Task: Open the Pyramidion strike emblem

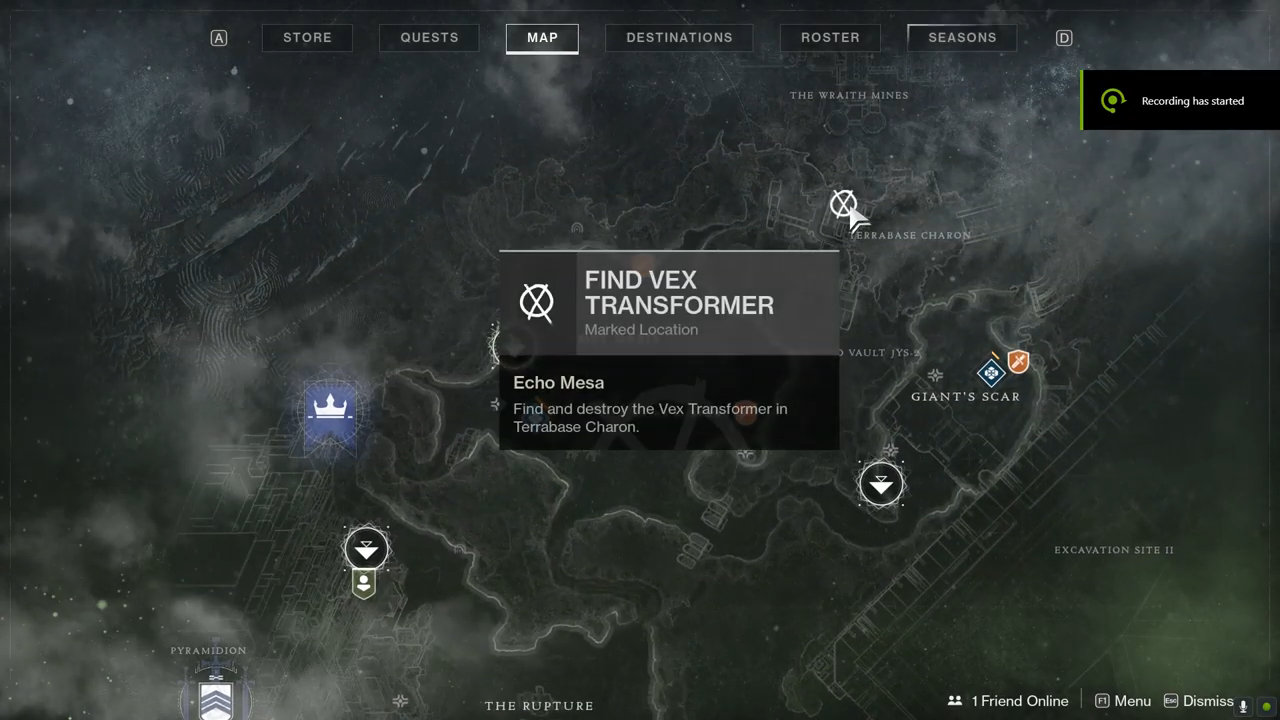Action: pyautogui.click(x=216, y=695)
